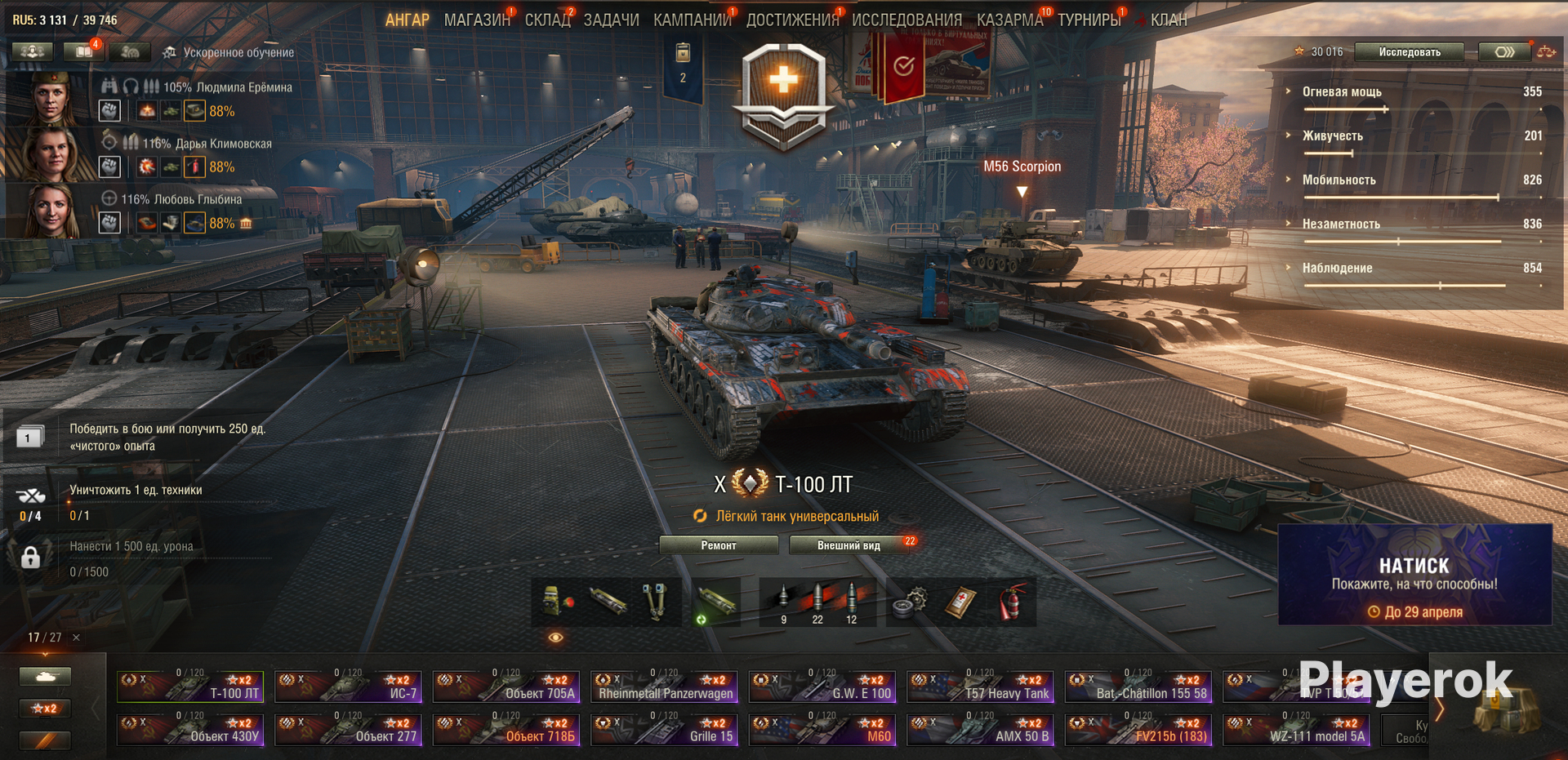Open the КАЗАРМА barracks
Viewport: 1568px width, 760px height.
click(x=1009, y=20)
